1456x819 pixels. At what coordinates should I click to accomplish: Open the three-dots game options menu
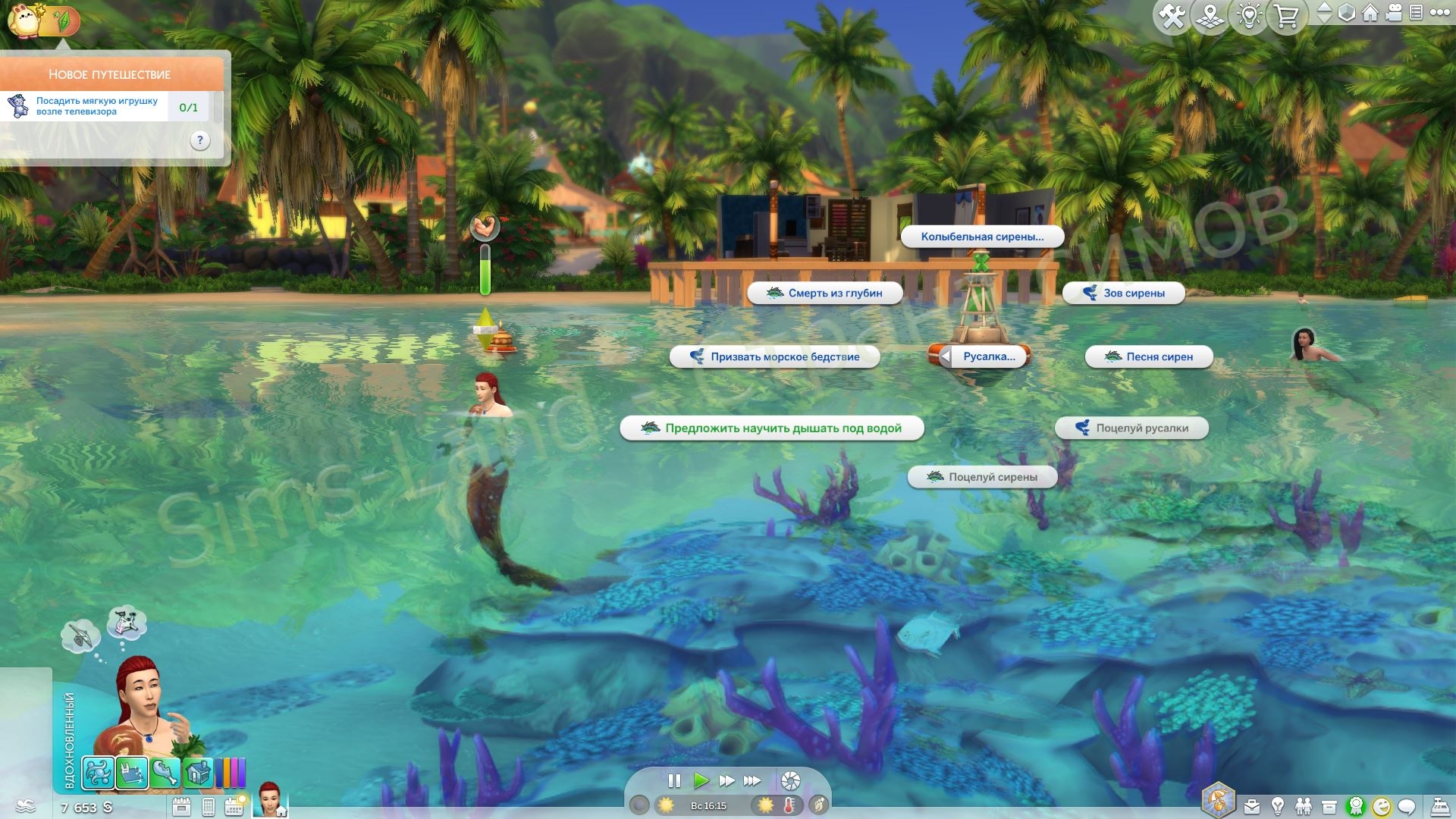click(x=1439, y=13)
